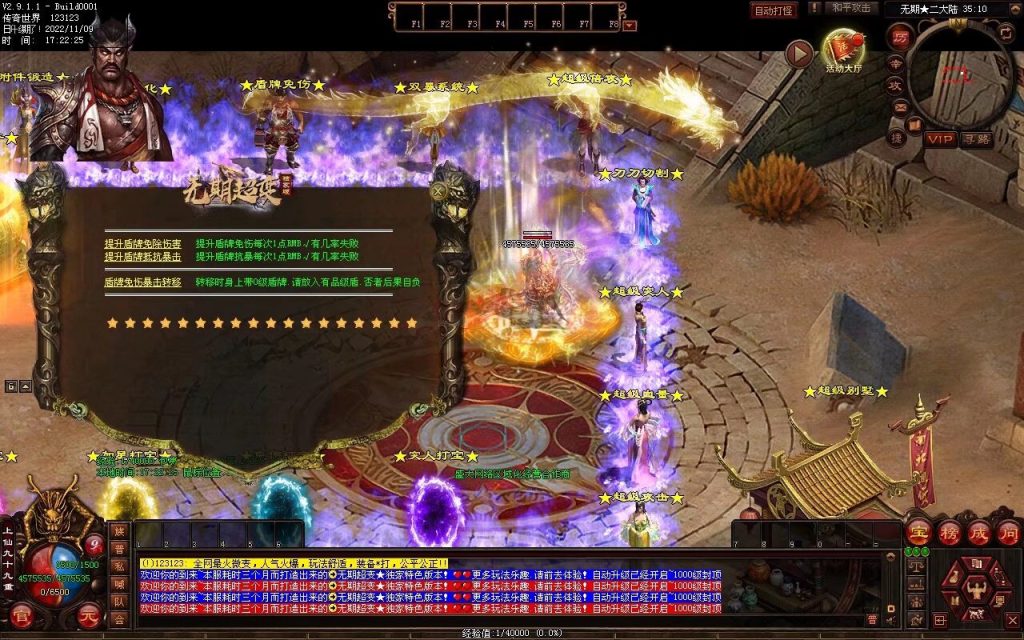Open the VIP panel
1024x640 pixels.
[x=939, y=139]
